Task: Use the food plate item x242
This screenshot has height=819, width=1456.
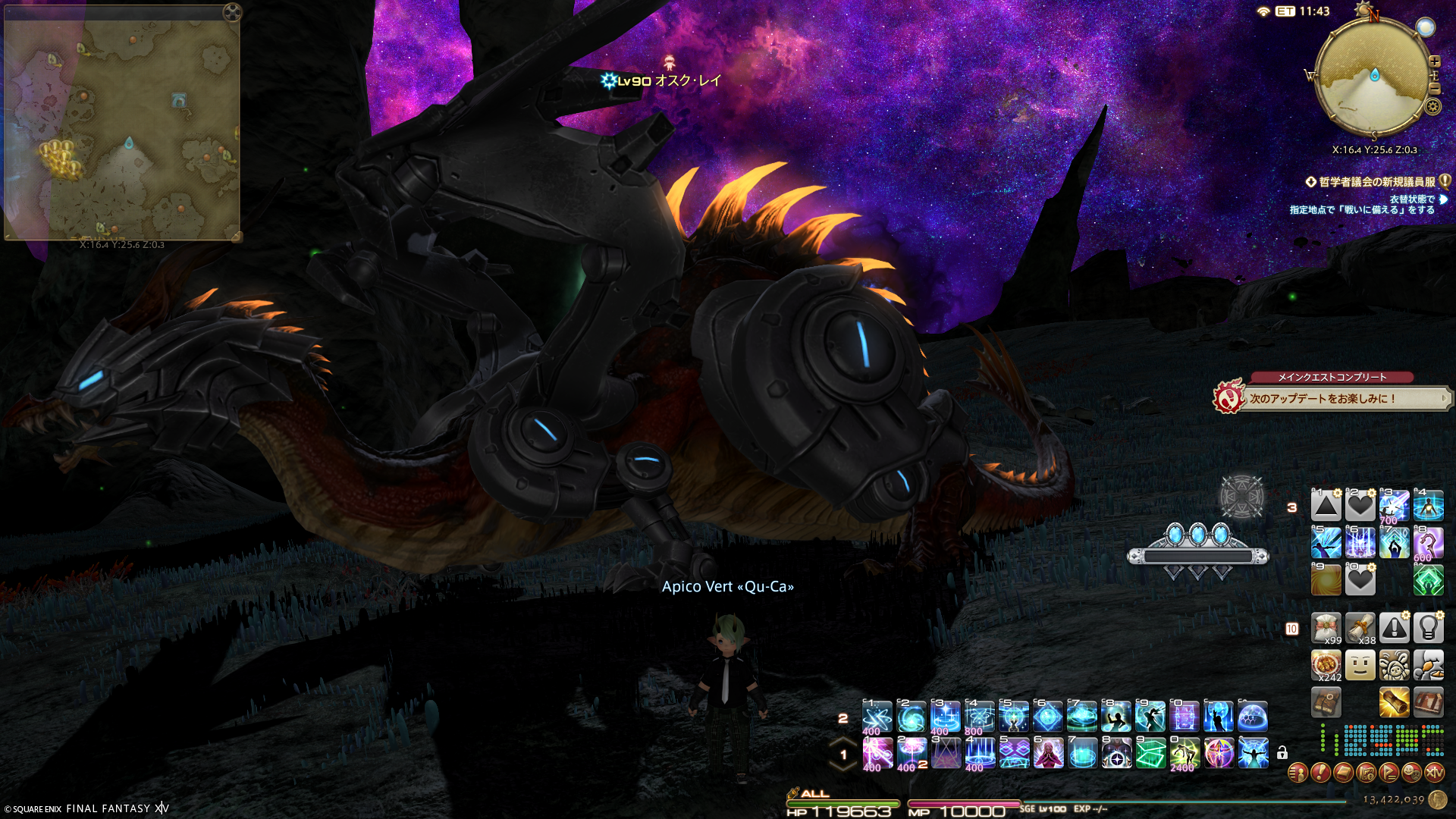Action: click(x=1326, y=666)
